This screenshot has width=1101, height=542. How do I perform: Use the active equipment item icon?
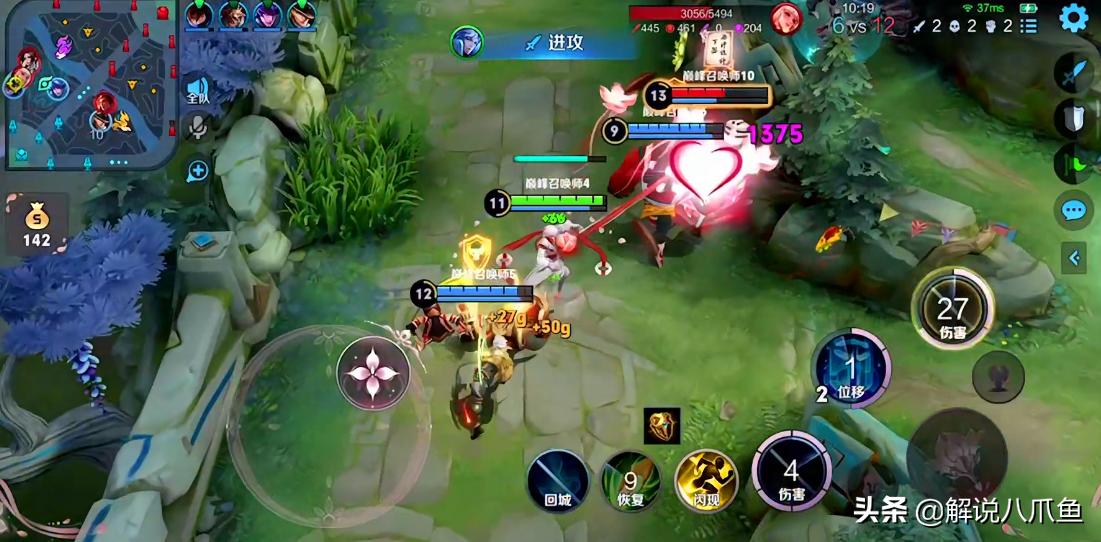coord(662,426)
